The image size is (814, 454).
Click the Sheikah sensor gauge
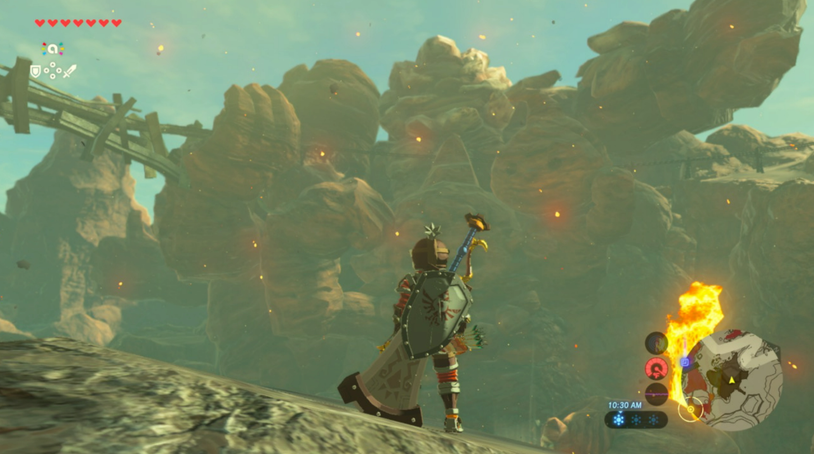point(656,343)
